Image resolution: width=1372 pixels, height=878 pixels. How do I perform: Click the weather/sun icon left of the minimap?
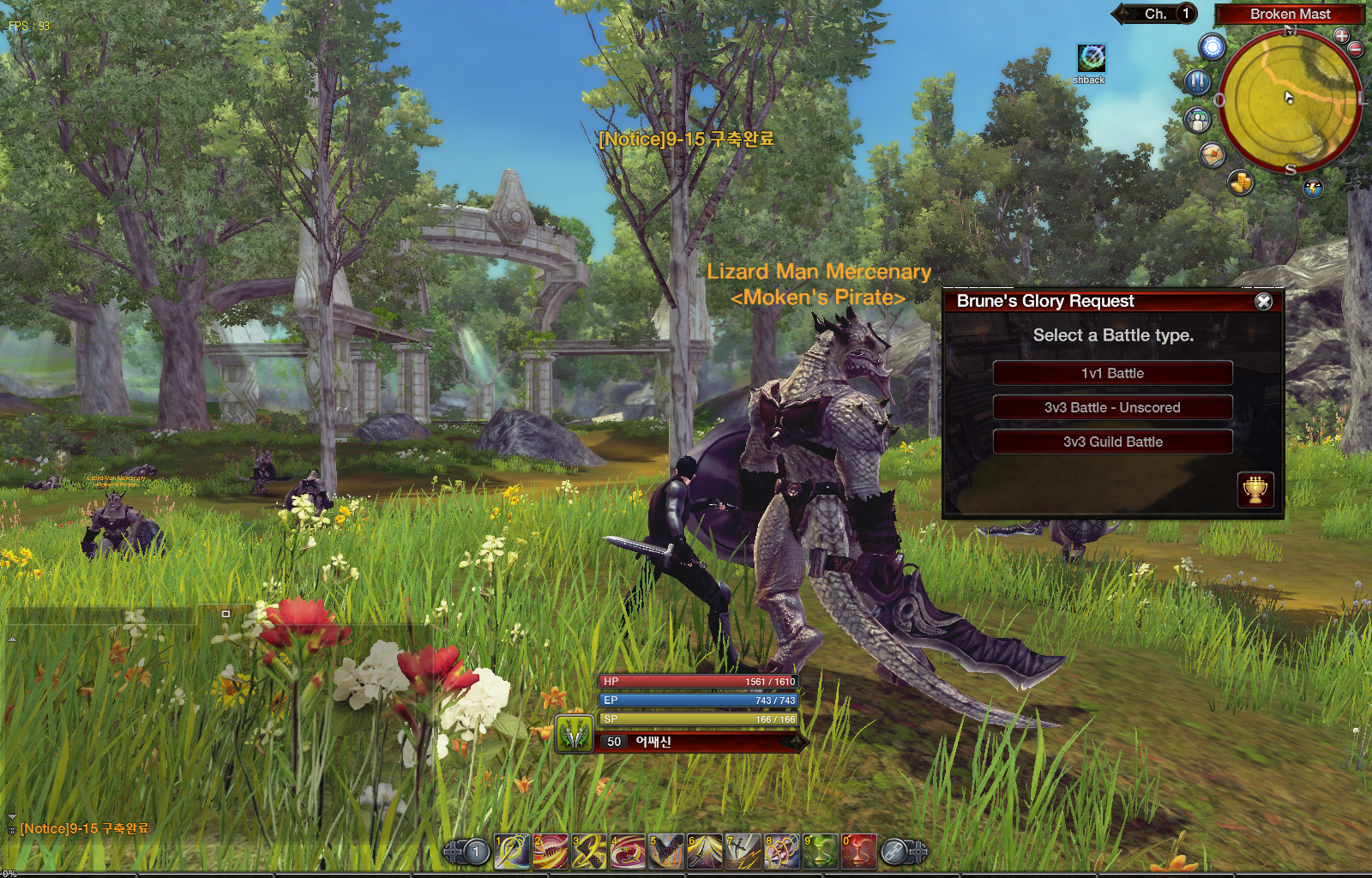[x=1212, y=48]
